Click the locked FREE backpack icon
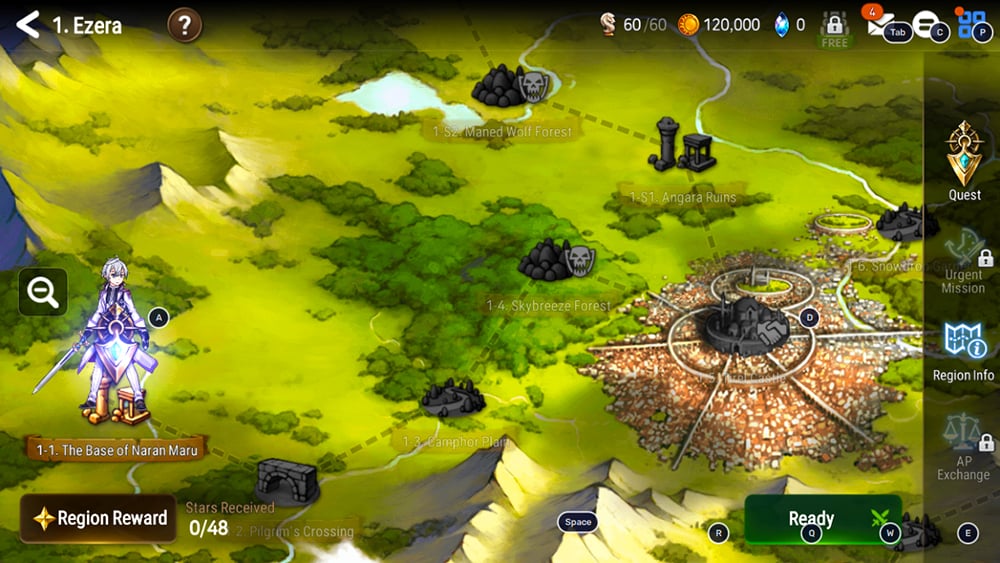Viewport: 1000px width, 563px height. pos(834,28)
